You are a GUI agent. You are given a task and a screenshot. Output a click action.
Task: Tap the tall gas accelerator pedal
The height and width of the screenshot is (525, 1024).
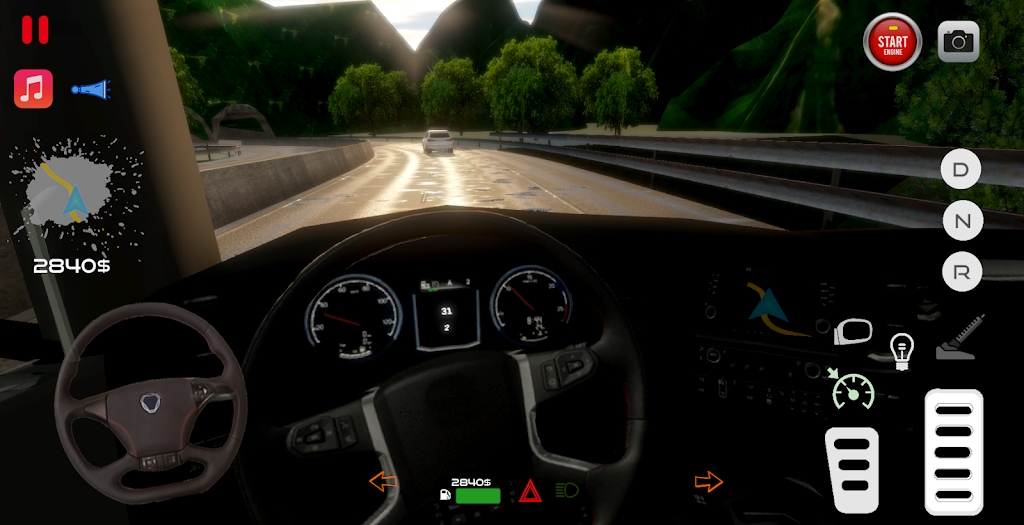(953, 450)
